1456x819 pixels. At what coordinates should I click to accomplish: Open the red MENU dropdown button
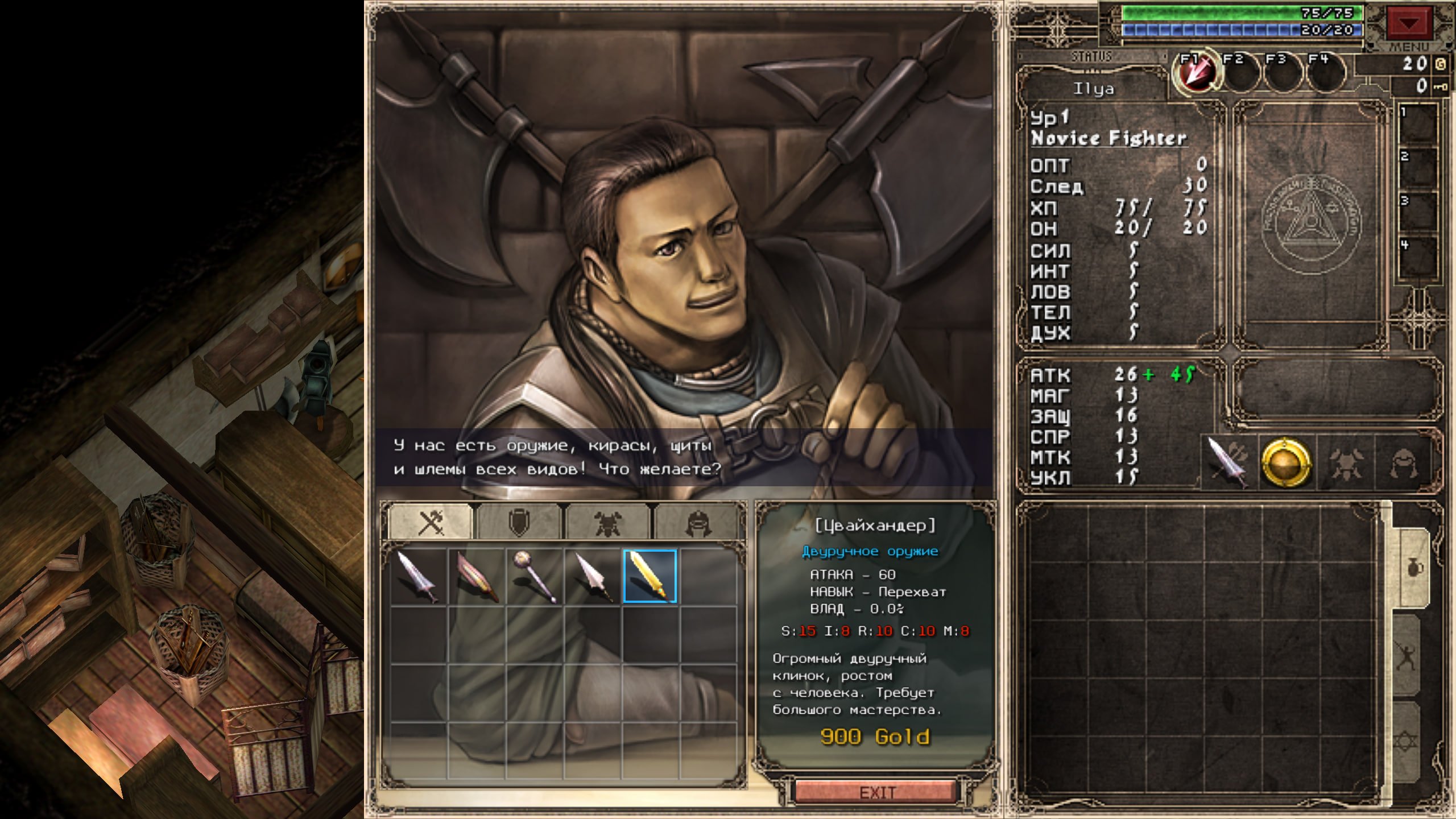(1408, 24)
